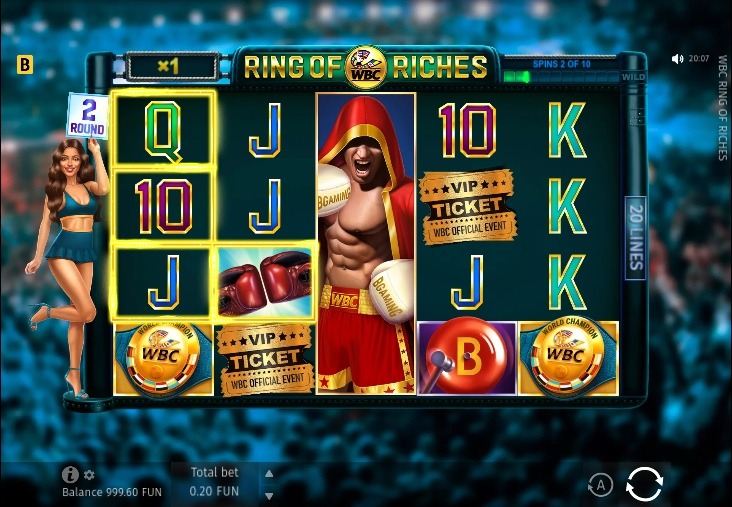Enable autoplay with the circled A button
Viewport: 732px width, 507px height.
[600, 486]
